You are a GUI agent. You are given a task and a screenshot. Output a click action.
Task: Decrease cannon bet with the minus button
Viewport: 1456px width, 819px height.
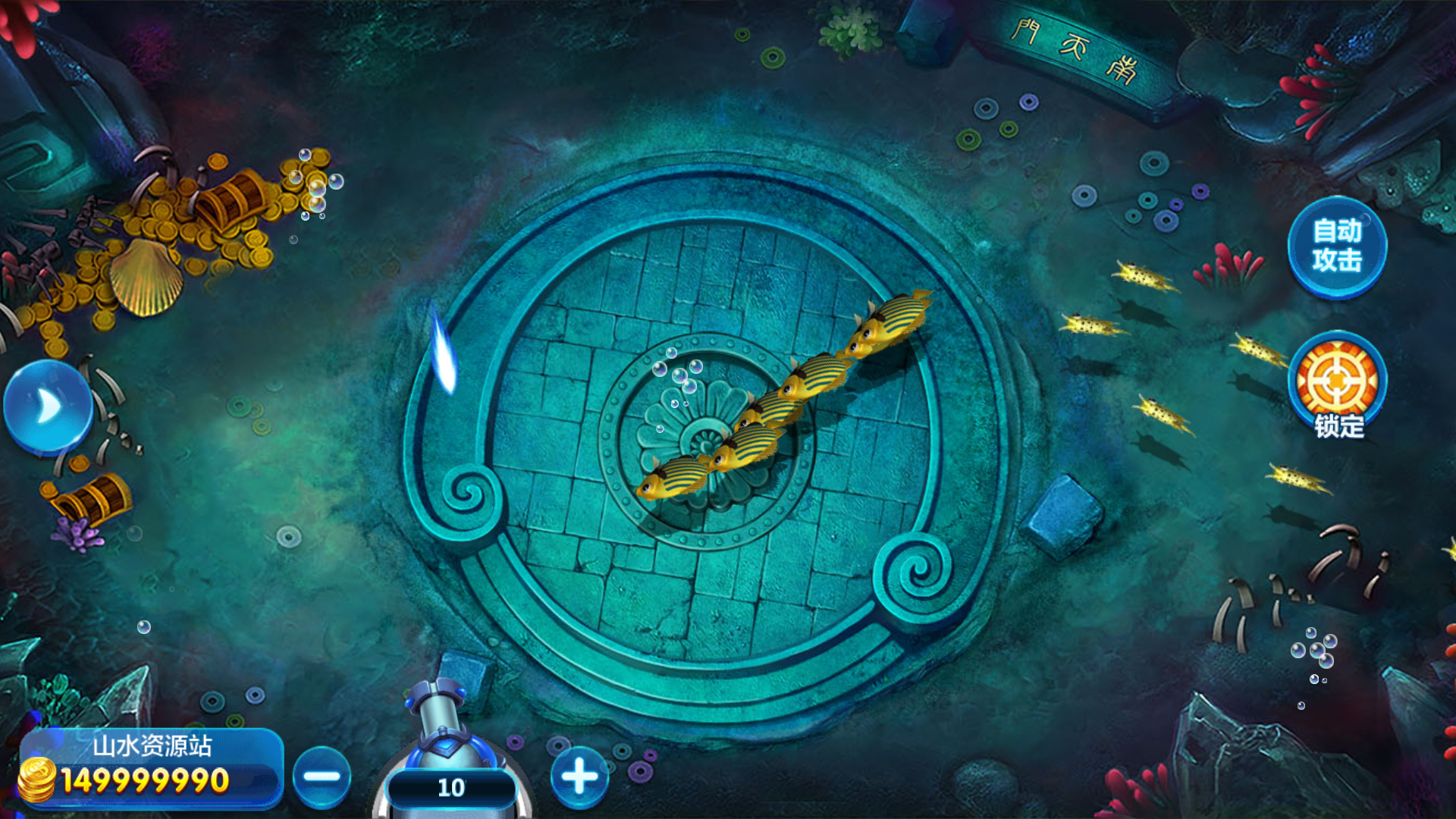click(x=322, y=777)
